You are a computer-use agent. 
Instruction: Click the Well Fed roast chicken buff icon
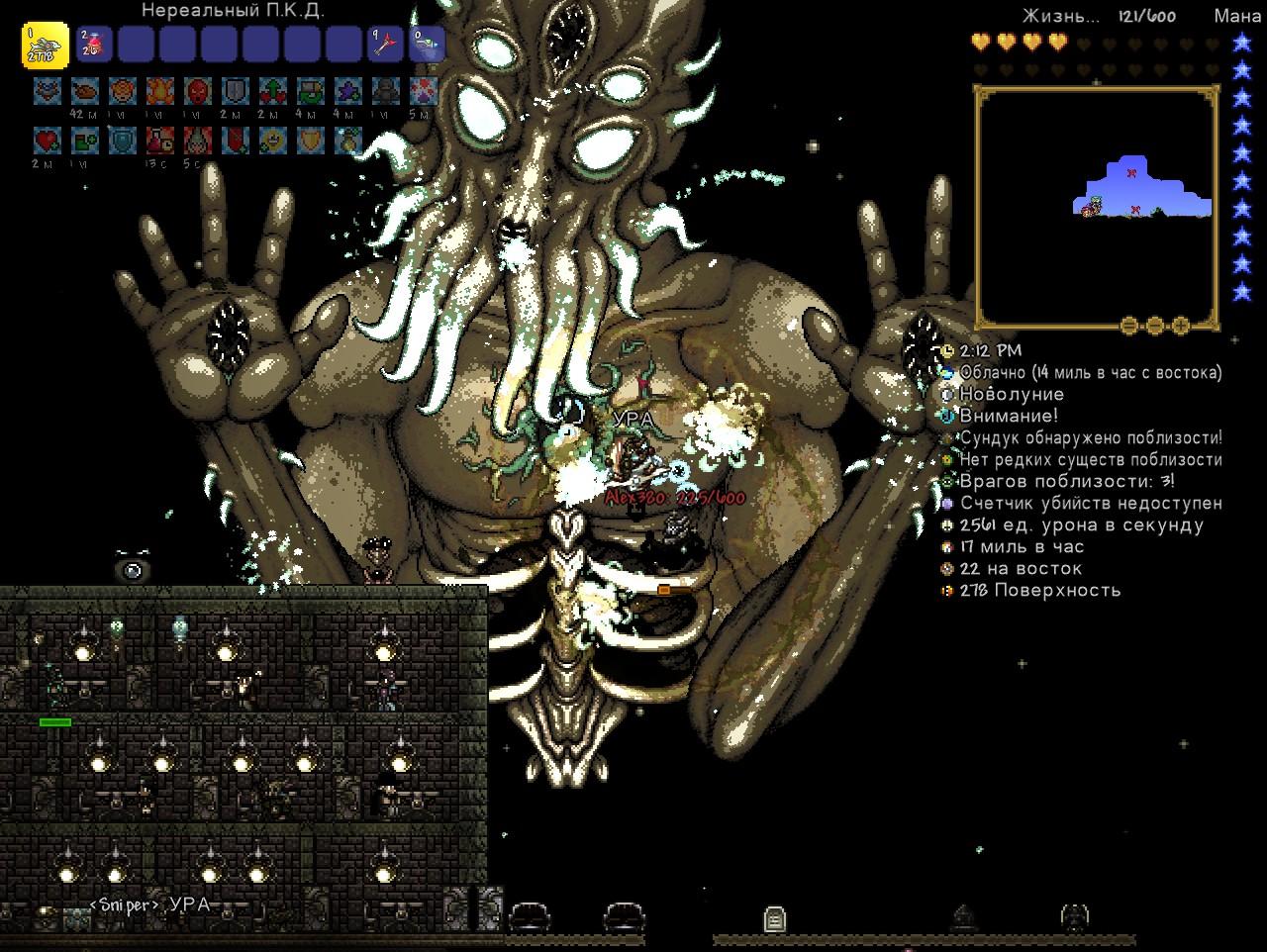tap(85, 92)
